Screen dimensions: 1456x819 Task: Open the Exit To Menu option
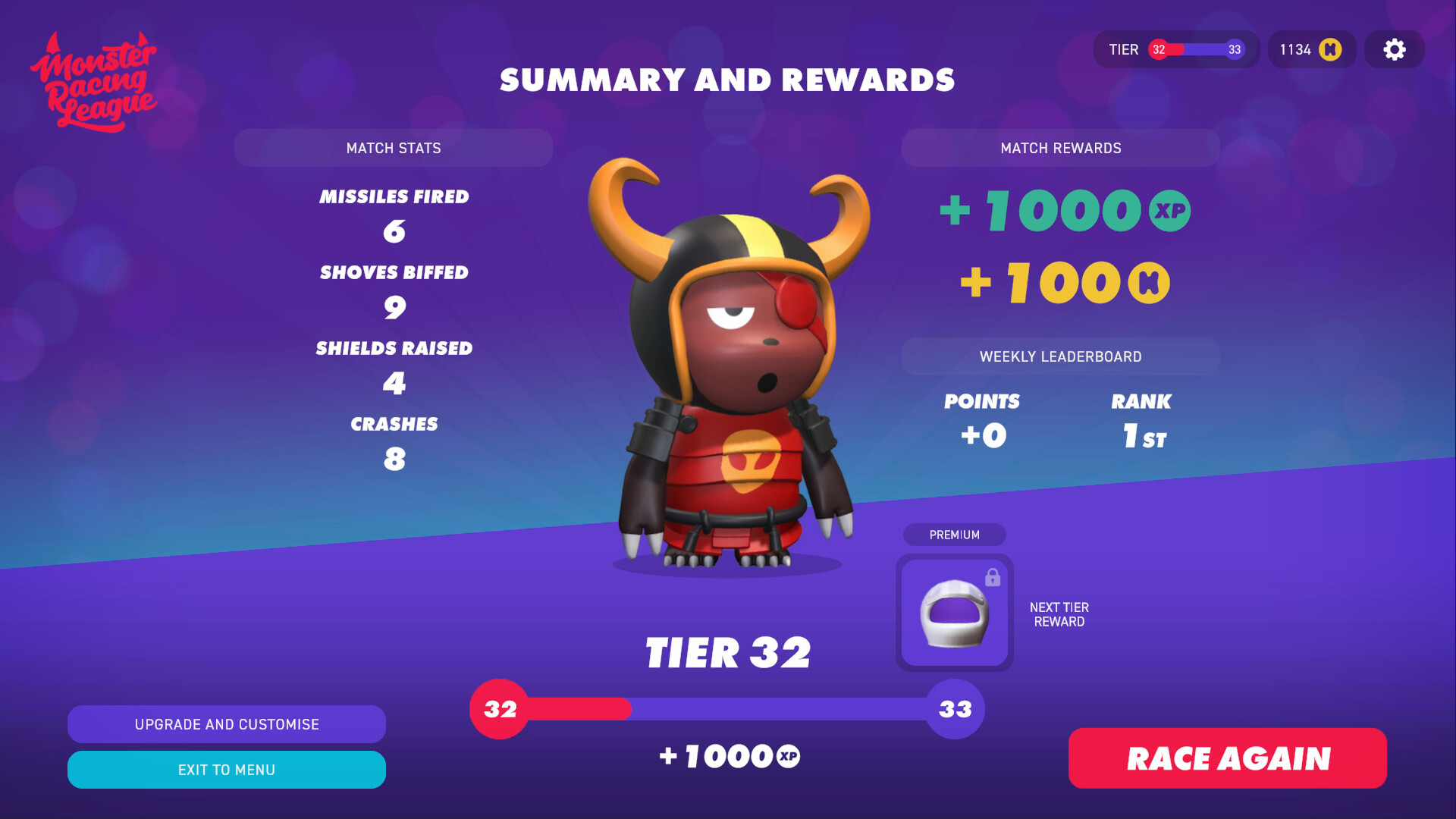226,769
